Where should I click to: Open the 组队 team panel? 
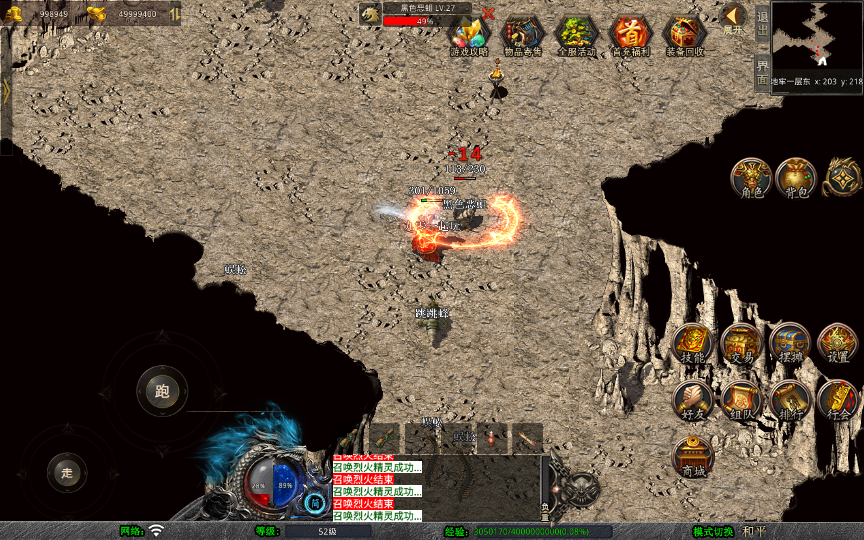pyautogui.click(x=741, y=399)
